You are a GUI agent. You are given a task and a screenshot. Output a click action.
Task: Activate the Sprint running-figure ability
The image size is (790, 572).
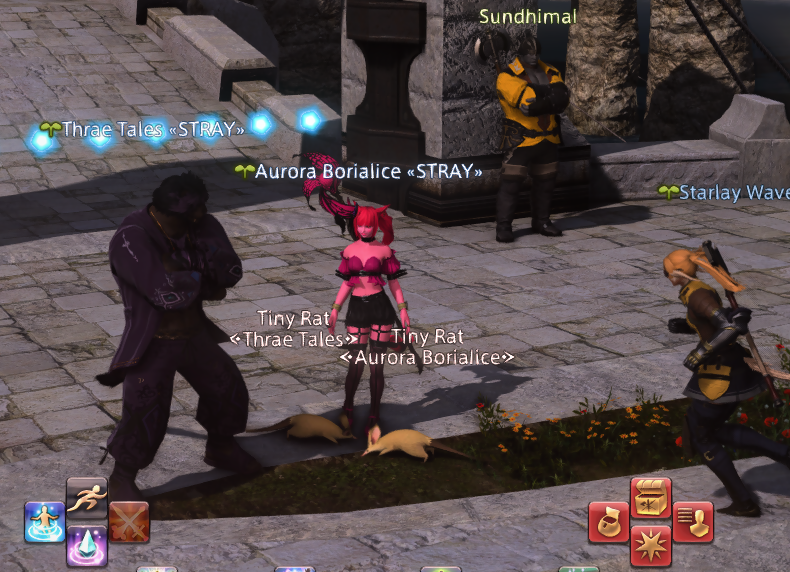coord(87,497)
